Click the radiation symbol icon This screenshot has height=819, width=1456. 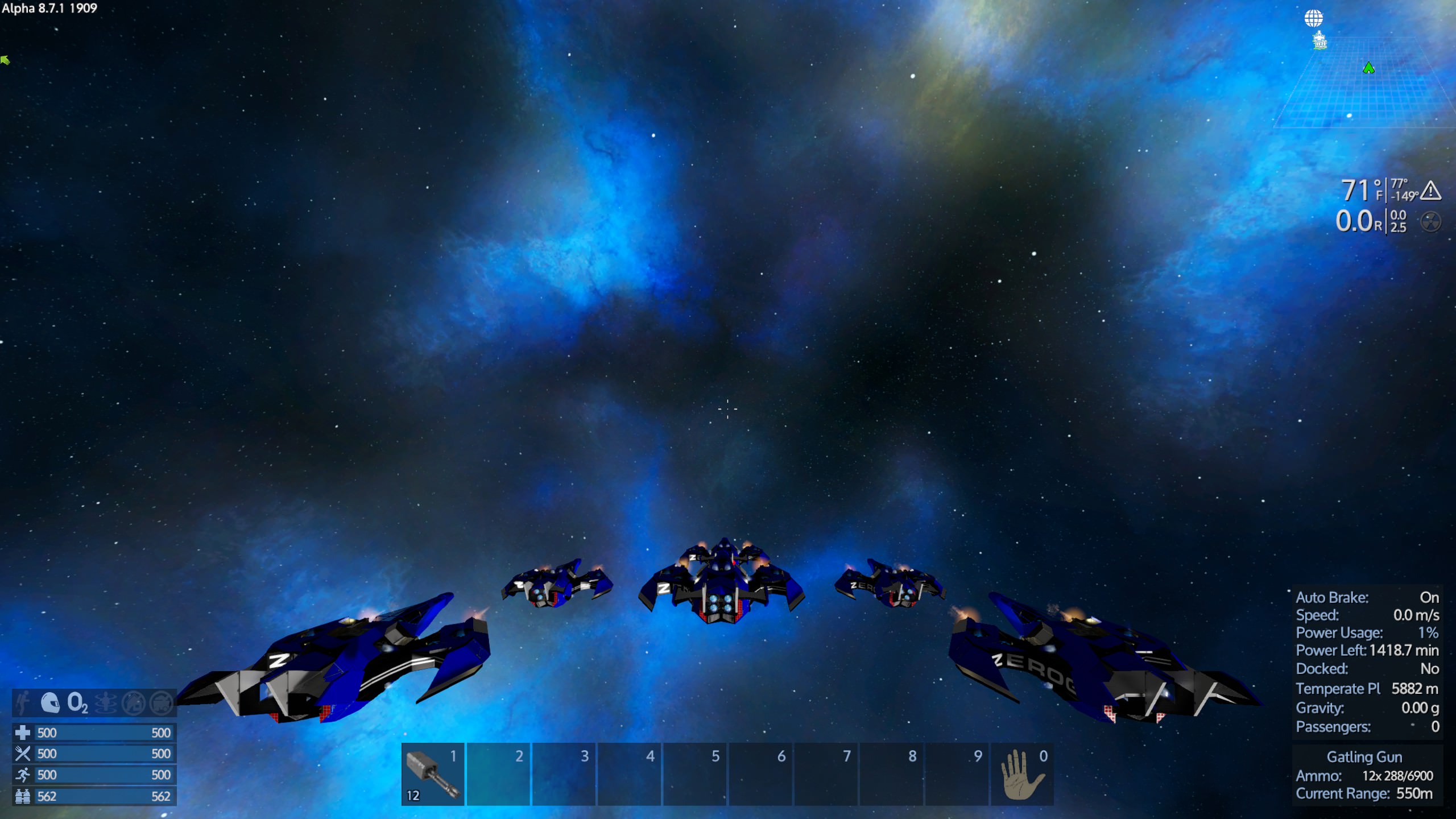(1430, 221)
